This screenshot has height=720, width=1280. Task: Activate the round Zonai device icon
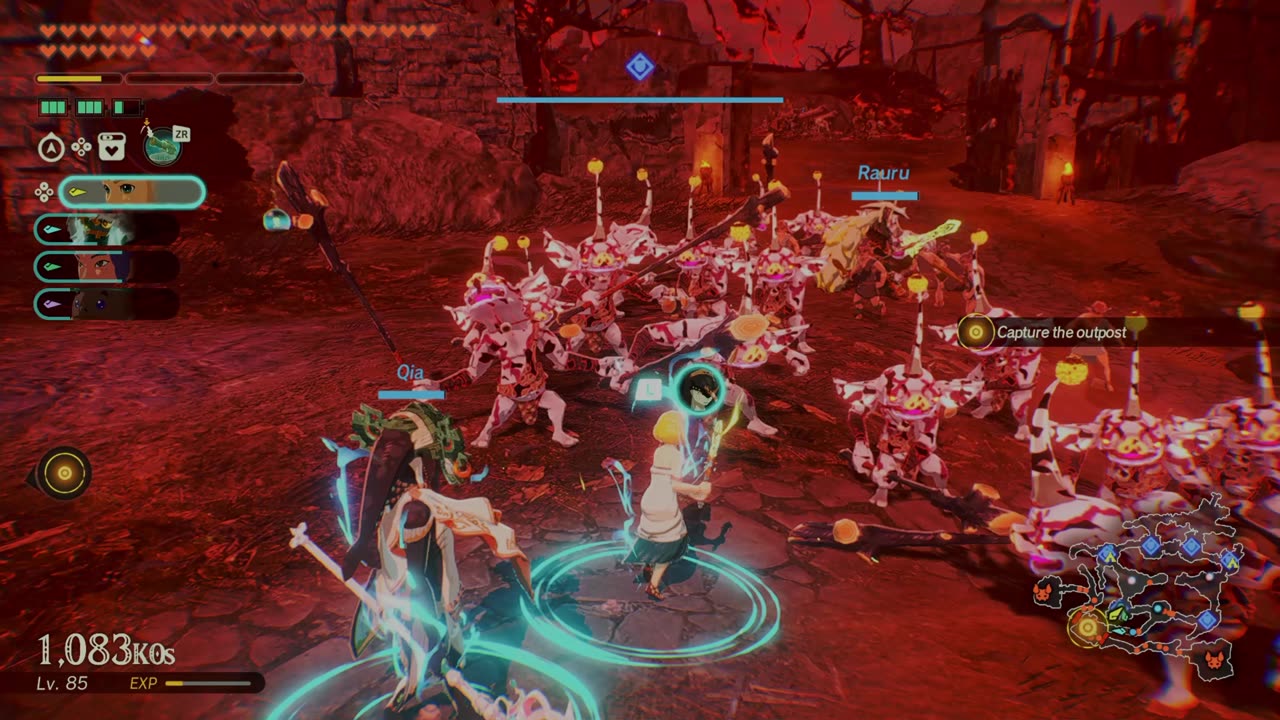click(x=162, y=147)
